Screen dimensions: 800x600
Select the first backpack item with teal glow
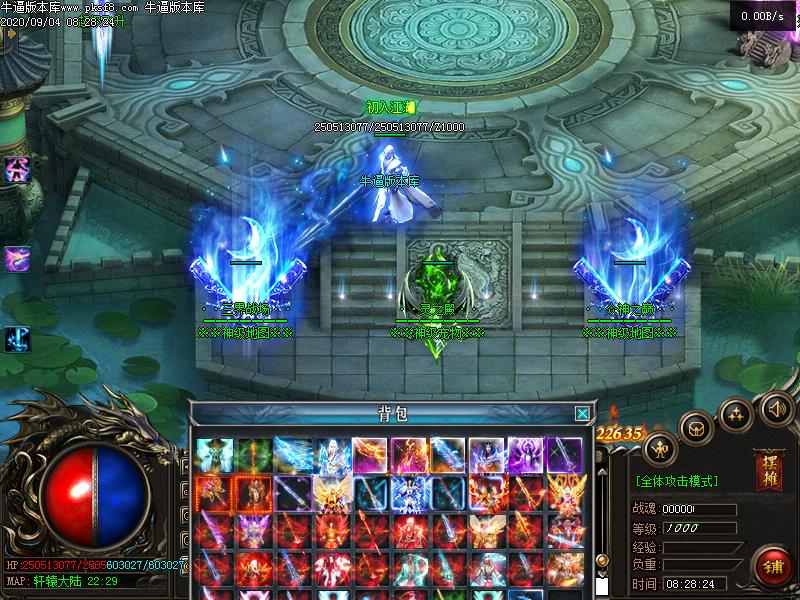[x=215, y=455]
